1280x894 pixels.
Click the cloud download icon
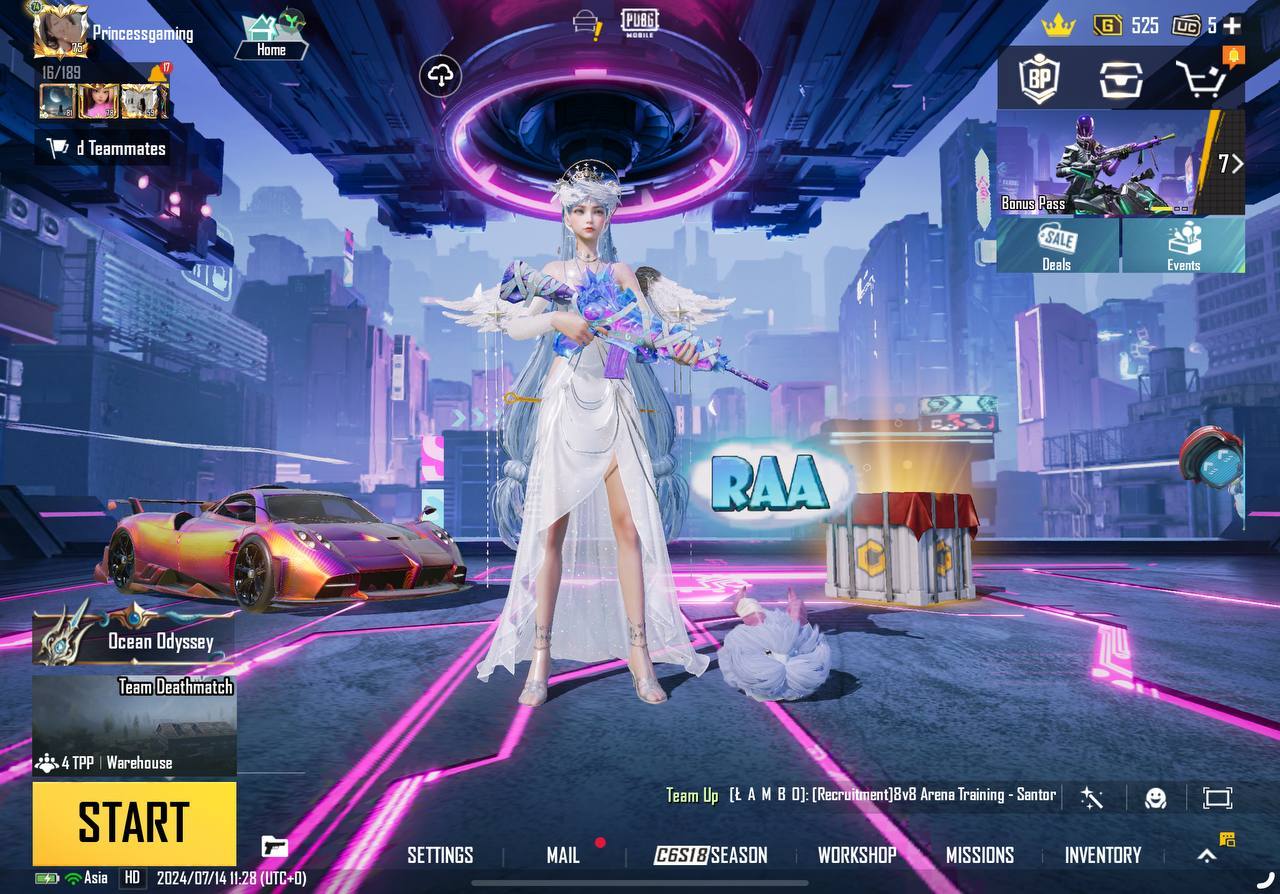coord(441,75)
